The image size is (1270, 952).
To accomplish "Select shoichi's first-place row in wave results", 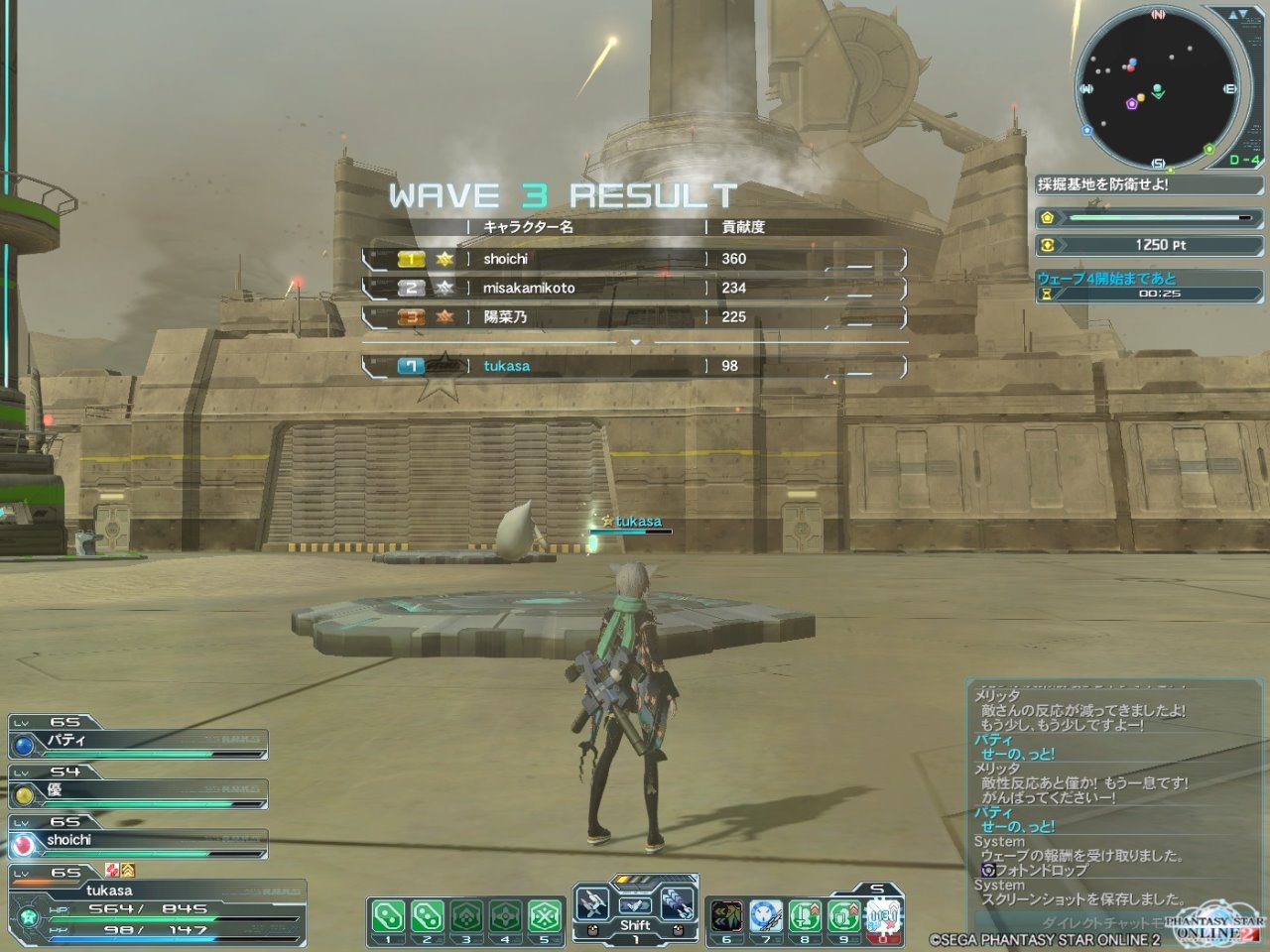I will (635, 259).
